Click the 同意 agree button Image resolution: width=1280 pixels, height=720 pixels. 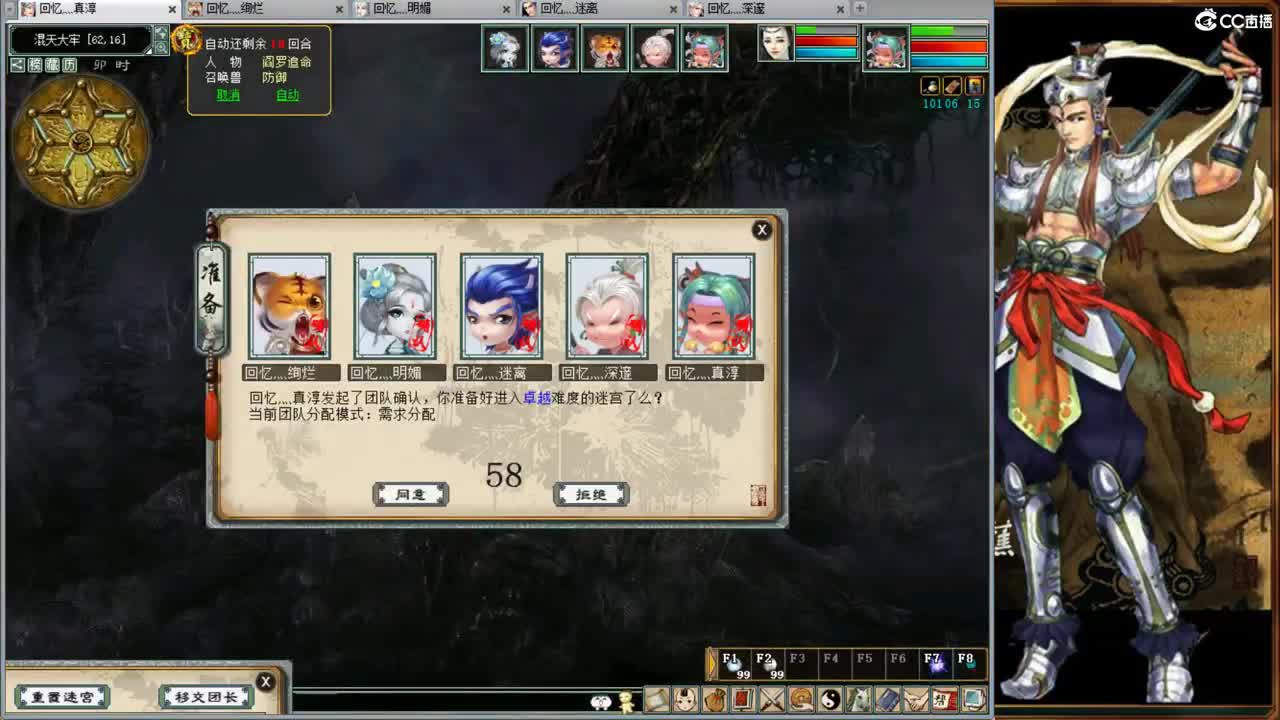tap(410, 494)
